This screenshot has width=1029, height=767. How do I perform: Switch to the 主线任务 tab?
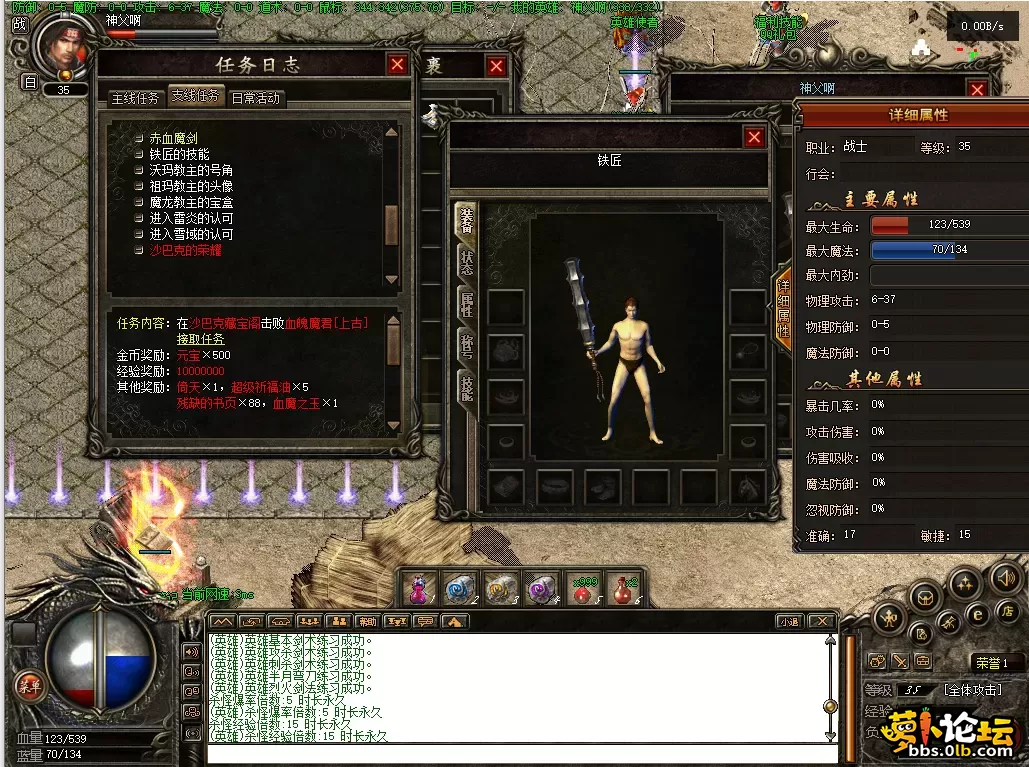click(135, 98)
